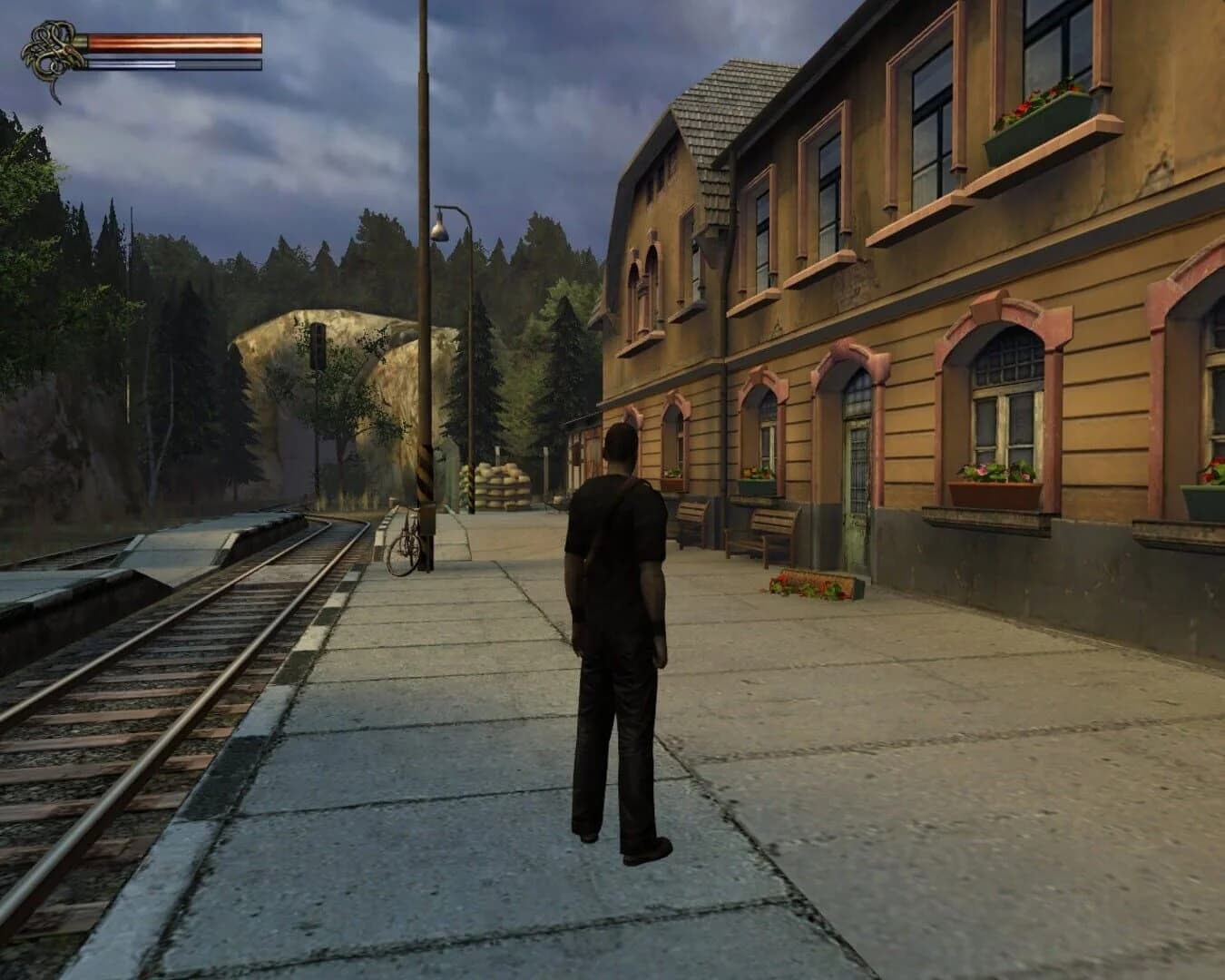Click the flower bed beside the platform
The image size is (1225, 980).
pyautogui.click(x=812, y=585)
